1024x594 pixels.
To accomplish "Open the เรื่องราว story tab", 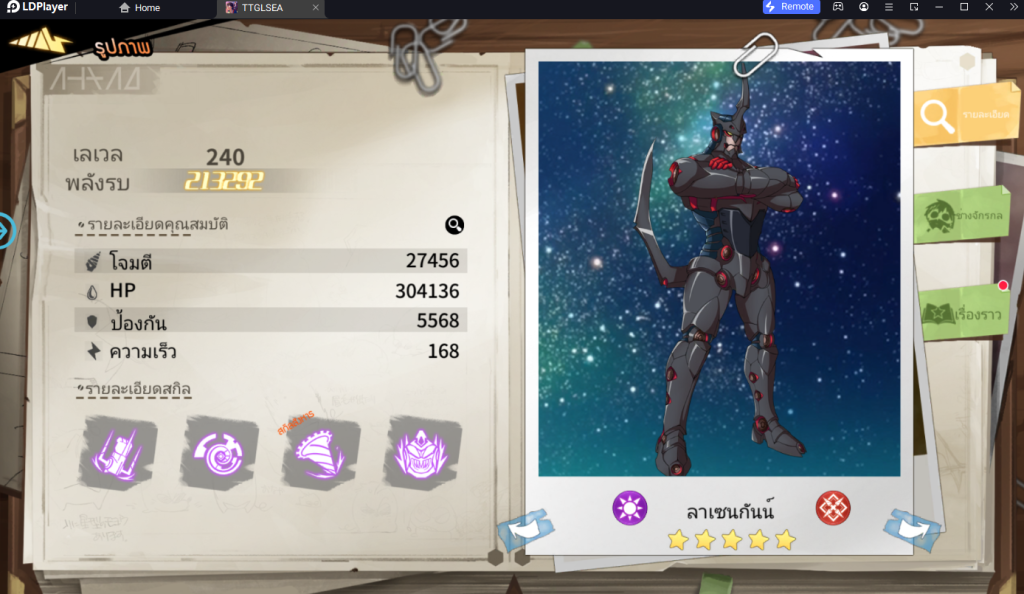I will 962,313.
